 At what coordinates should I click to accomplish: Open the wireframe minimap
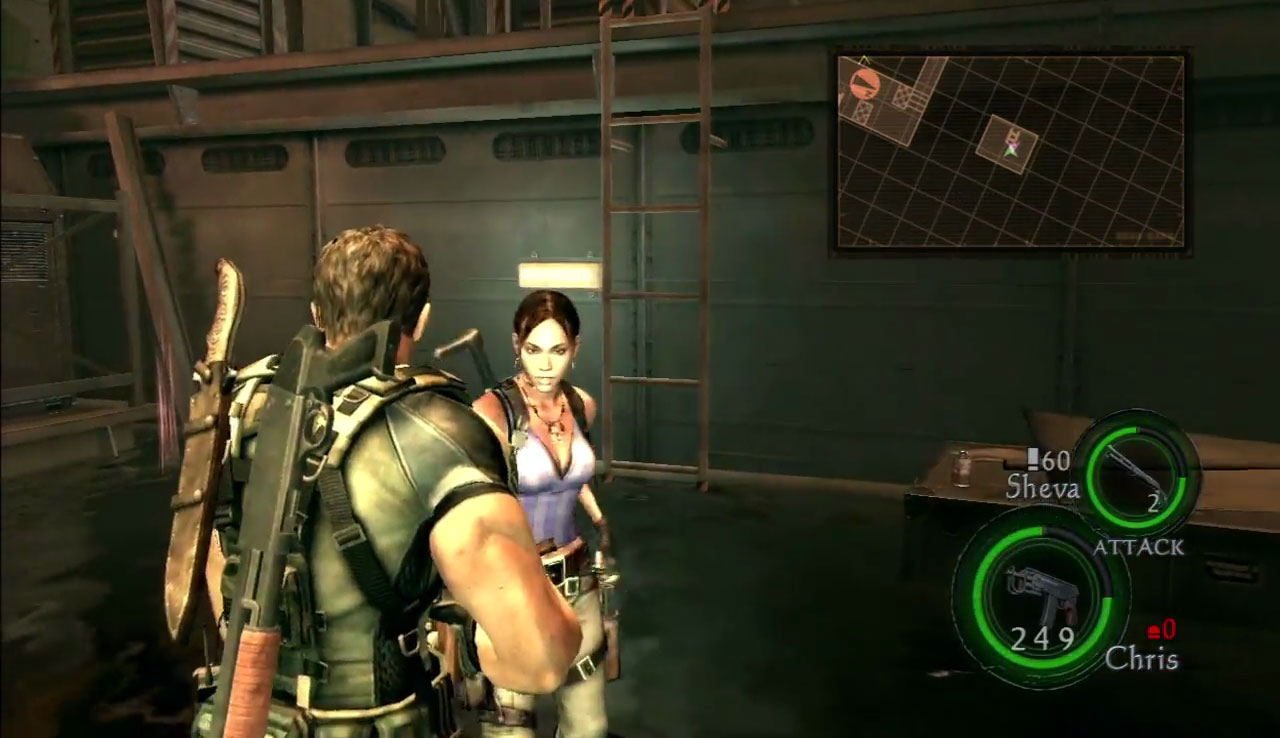1010,152
